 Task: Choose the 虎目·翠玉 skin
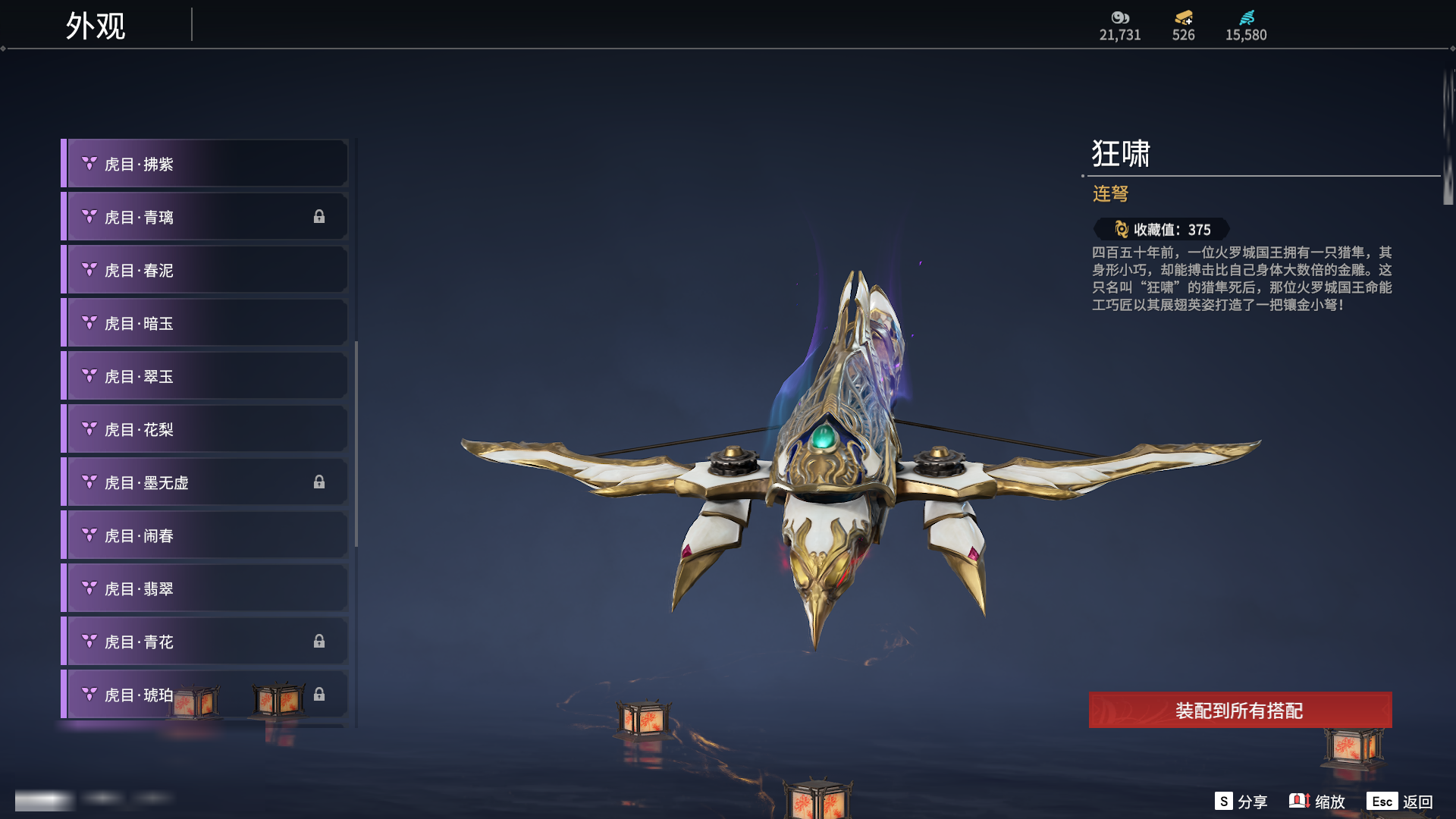205,376
